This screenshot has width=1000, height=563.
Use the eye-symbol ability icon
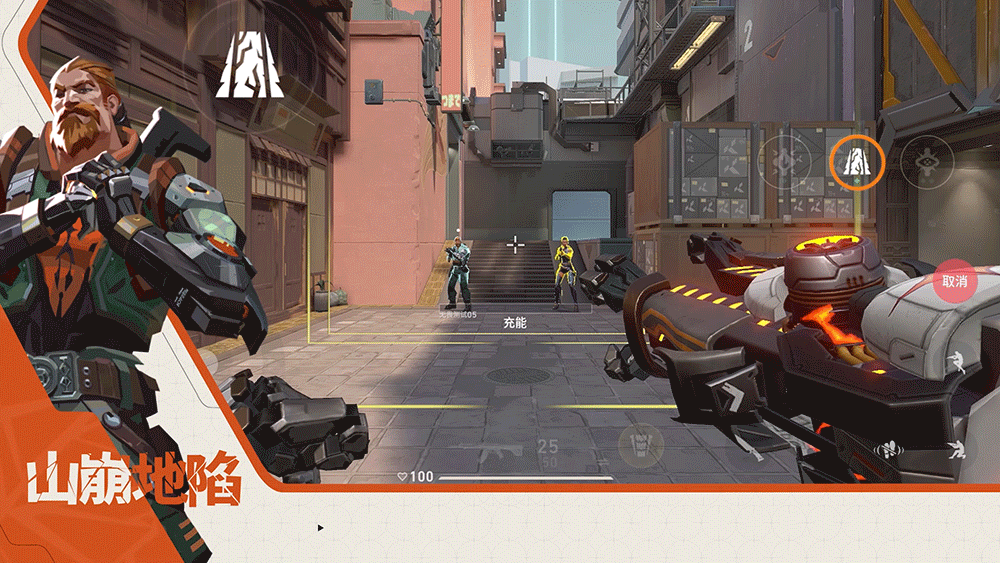[926, 161]
